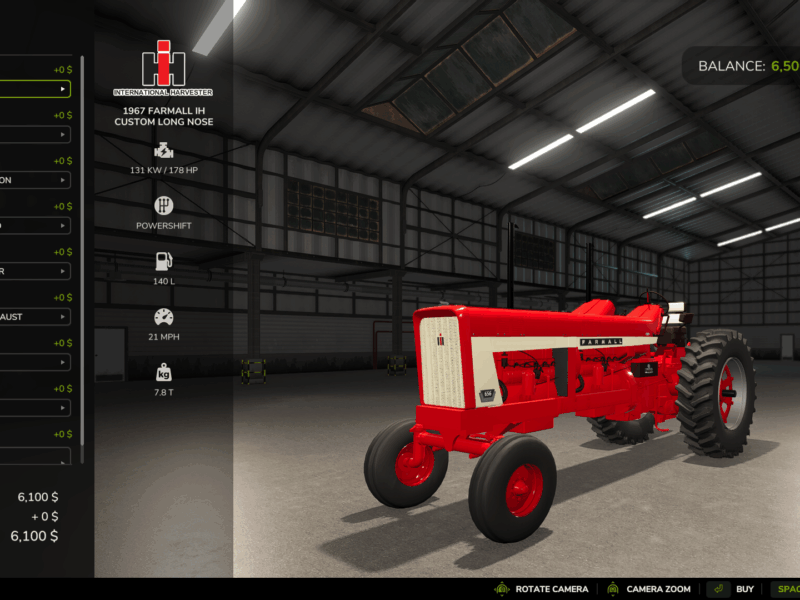This screenshot has height=600, width=800.
Task: Click the configuration list scrollbar
Action: click(x=83, y=250)
